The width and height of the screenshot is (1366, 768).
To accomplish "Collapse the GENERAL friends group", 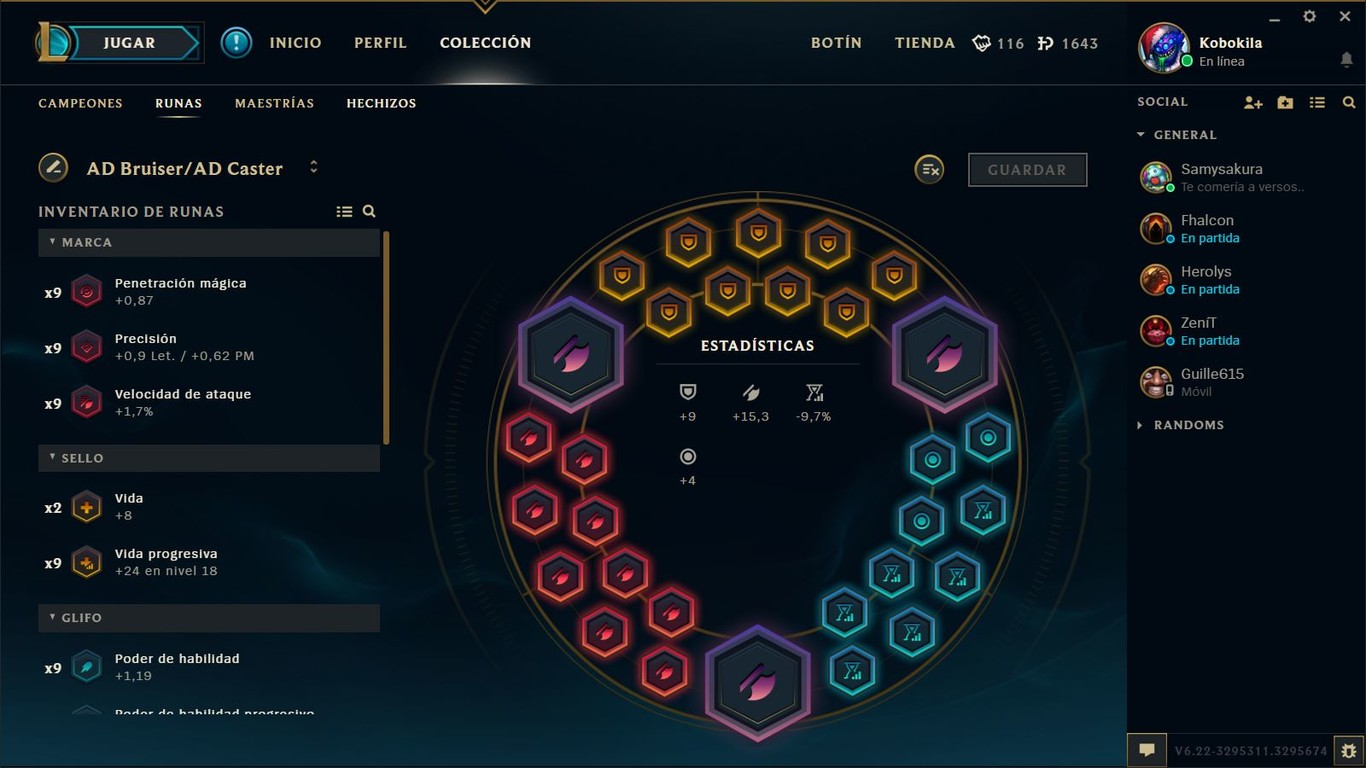I will point(1139,134).
